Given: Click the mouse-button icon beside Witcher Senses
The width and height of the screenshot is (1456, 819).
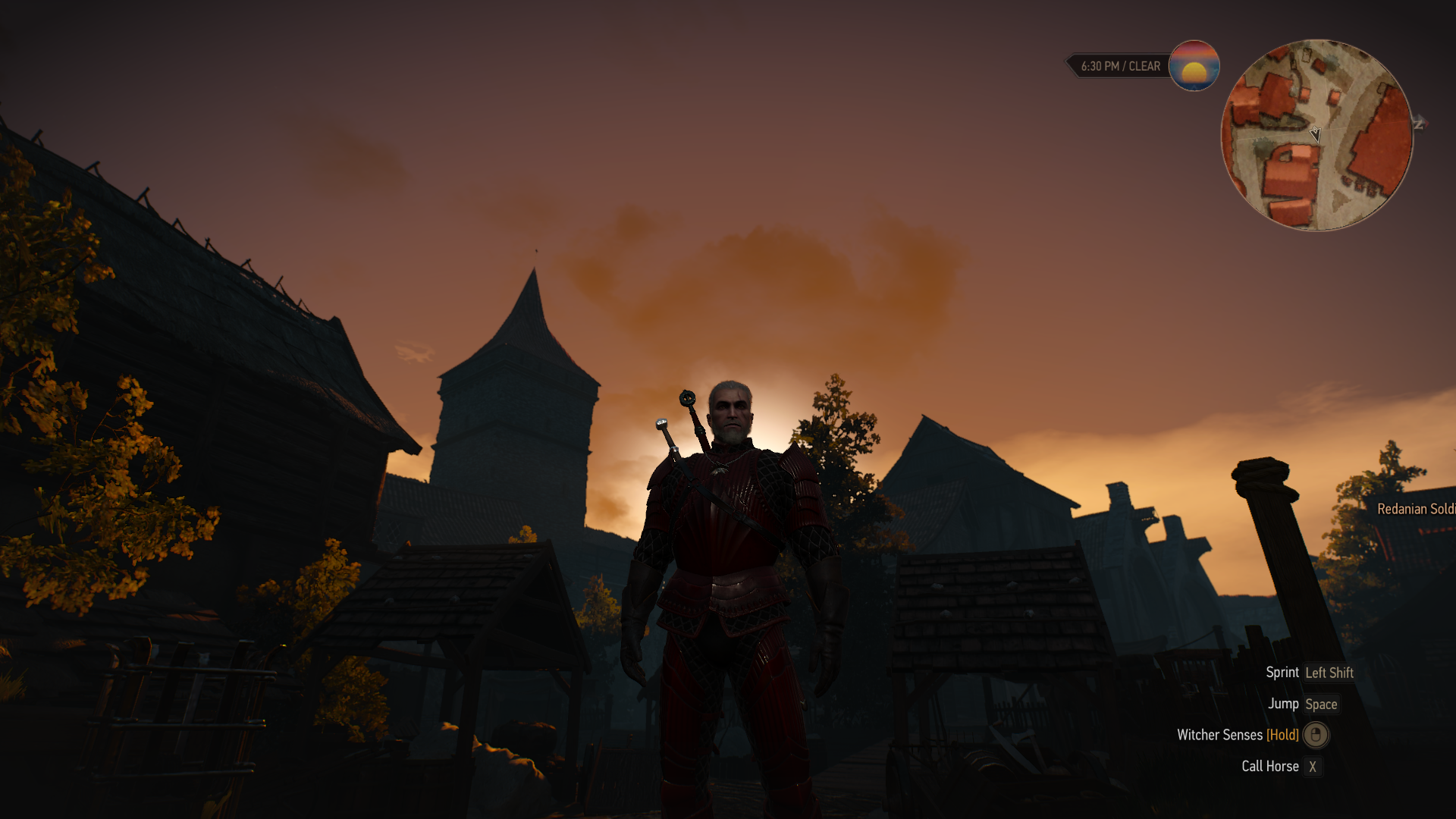Looking at the screenshot, I should click(1315, 735).
